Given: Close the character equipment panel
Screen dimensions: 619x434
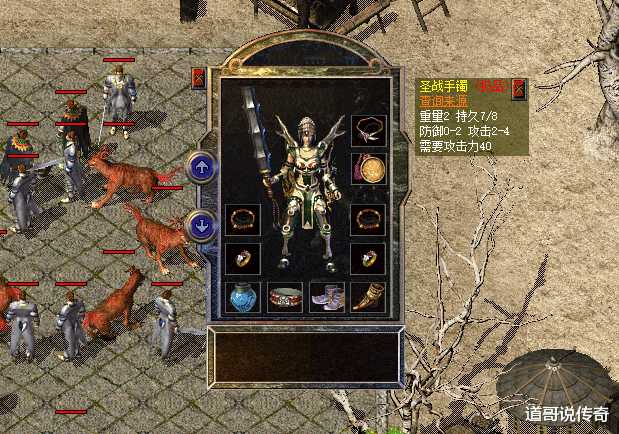Looking at the screenshot, I should point(198,77).
